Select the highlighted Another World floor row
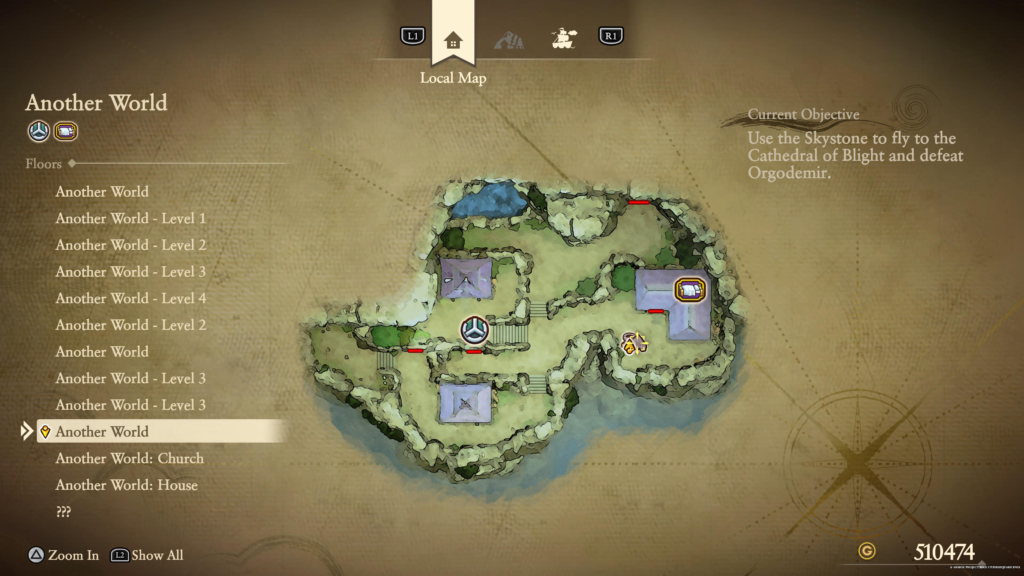Image resolution: width=1024 pixels, height=576 pixels. tap(160, 431)
